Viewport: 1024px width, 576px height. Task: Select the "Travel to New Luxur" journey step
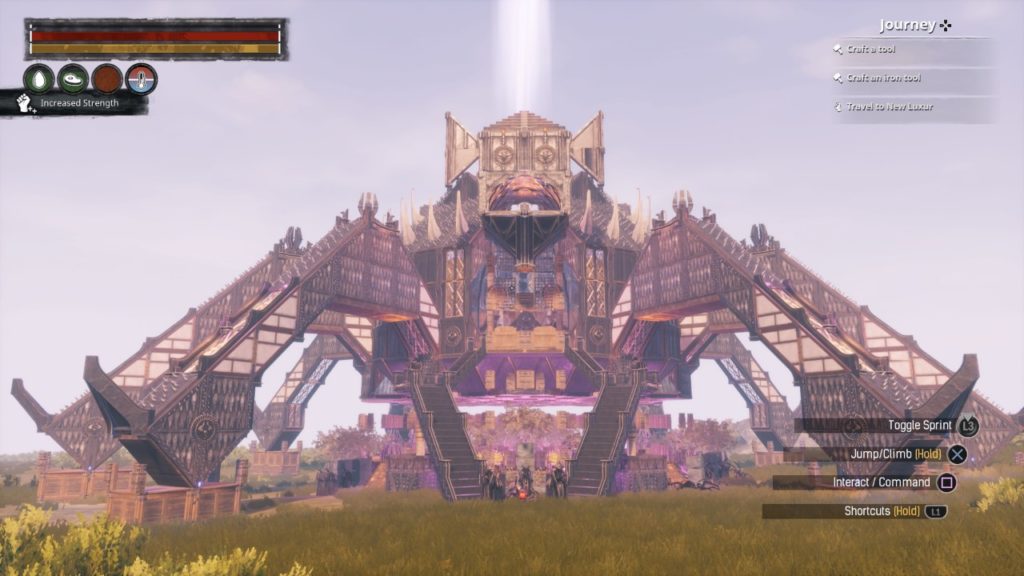890,106
